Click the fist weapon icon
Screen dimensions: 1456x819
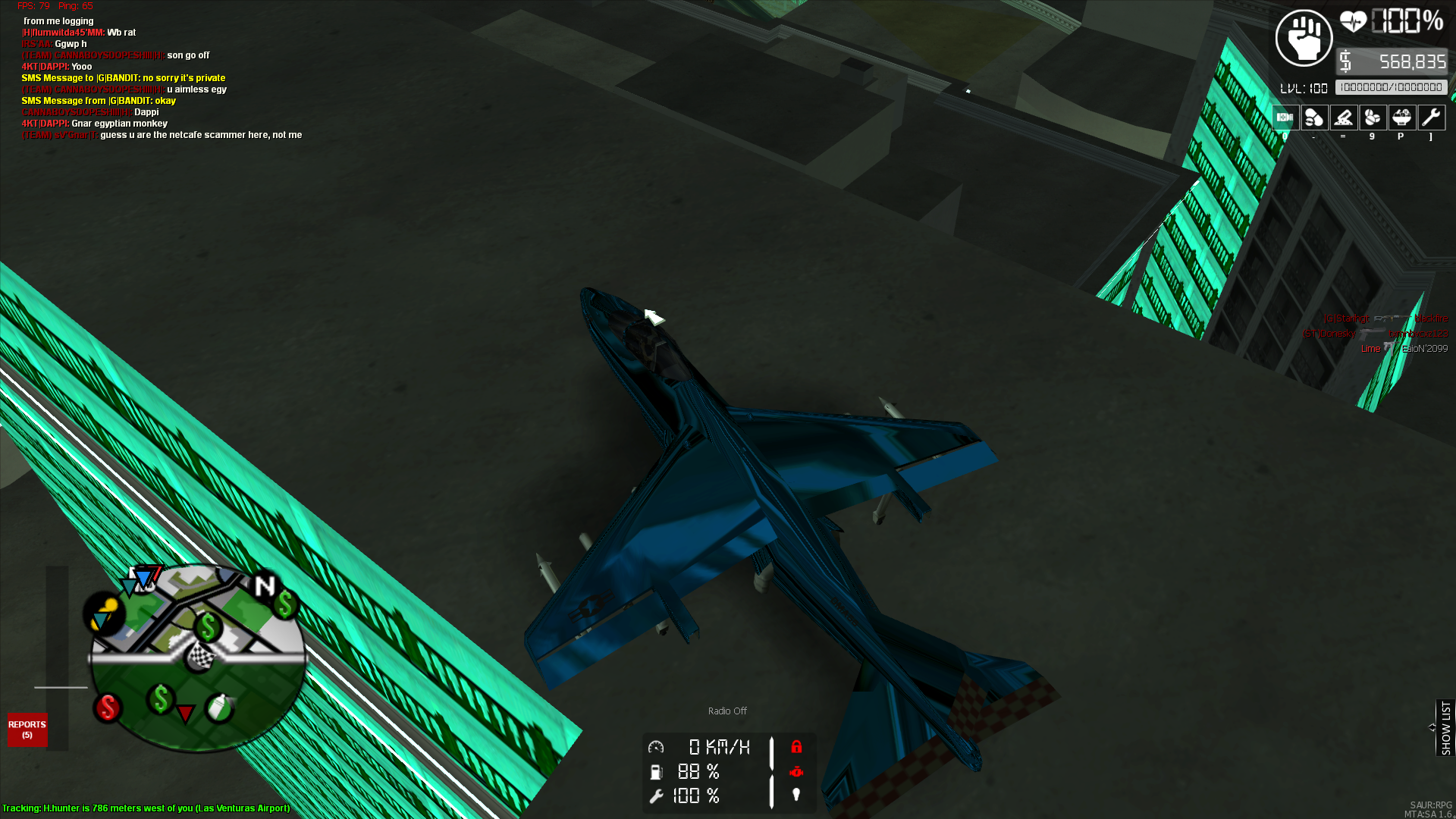(x=1304, y=38)
